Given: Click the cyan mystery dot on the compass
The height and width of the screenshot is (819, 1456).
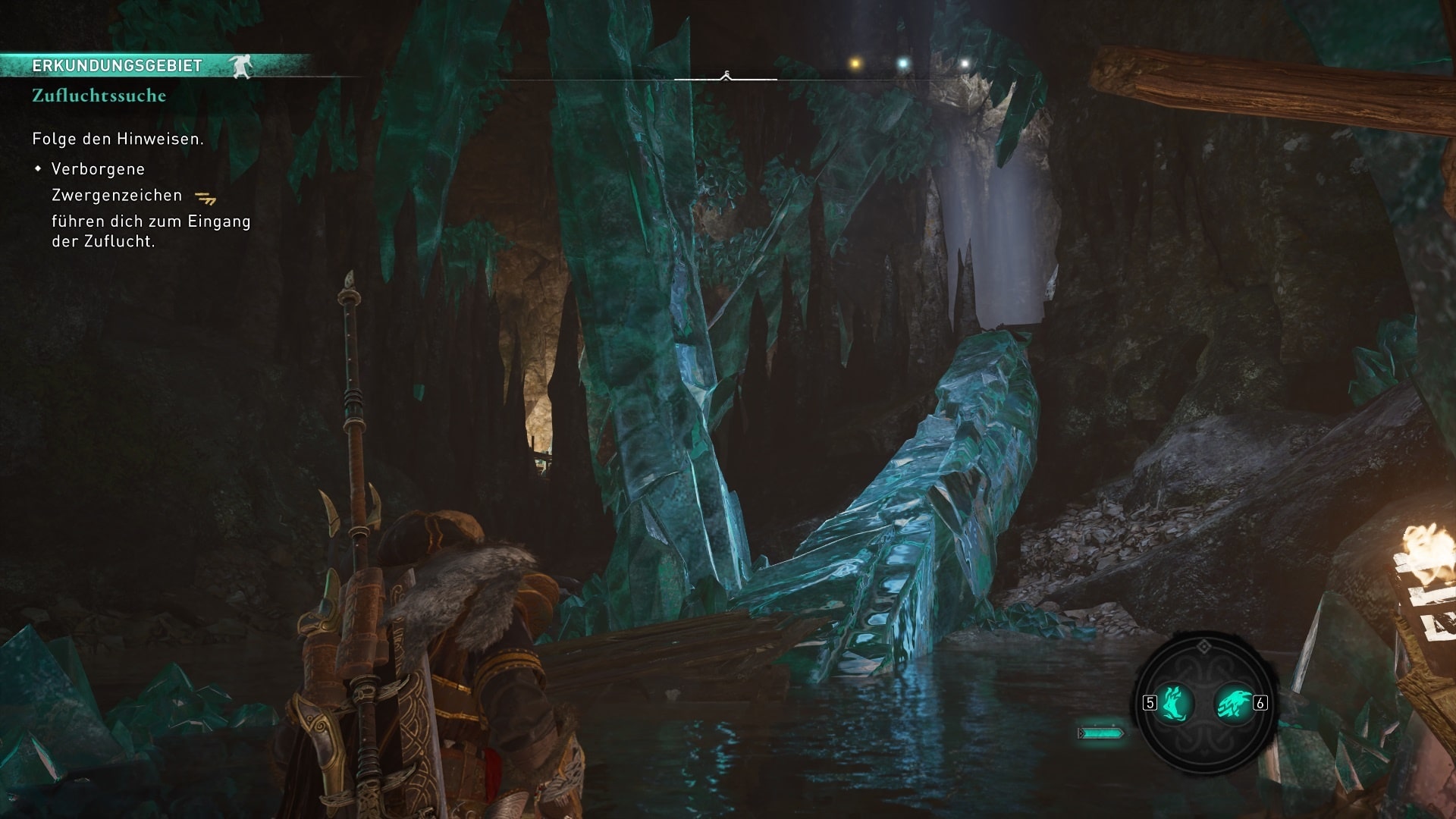Looking at the screenshot, I should 902,64.
